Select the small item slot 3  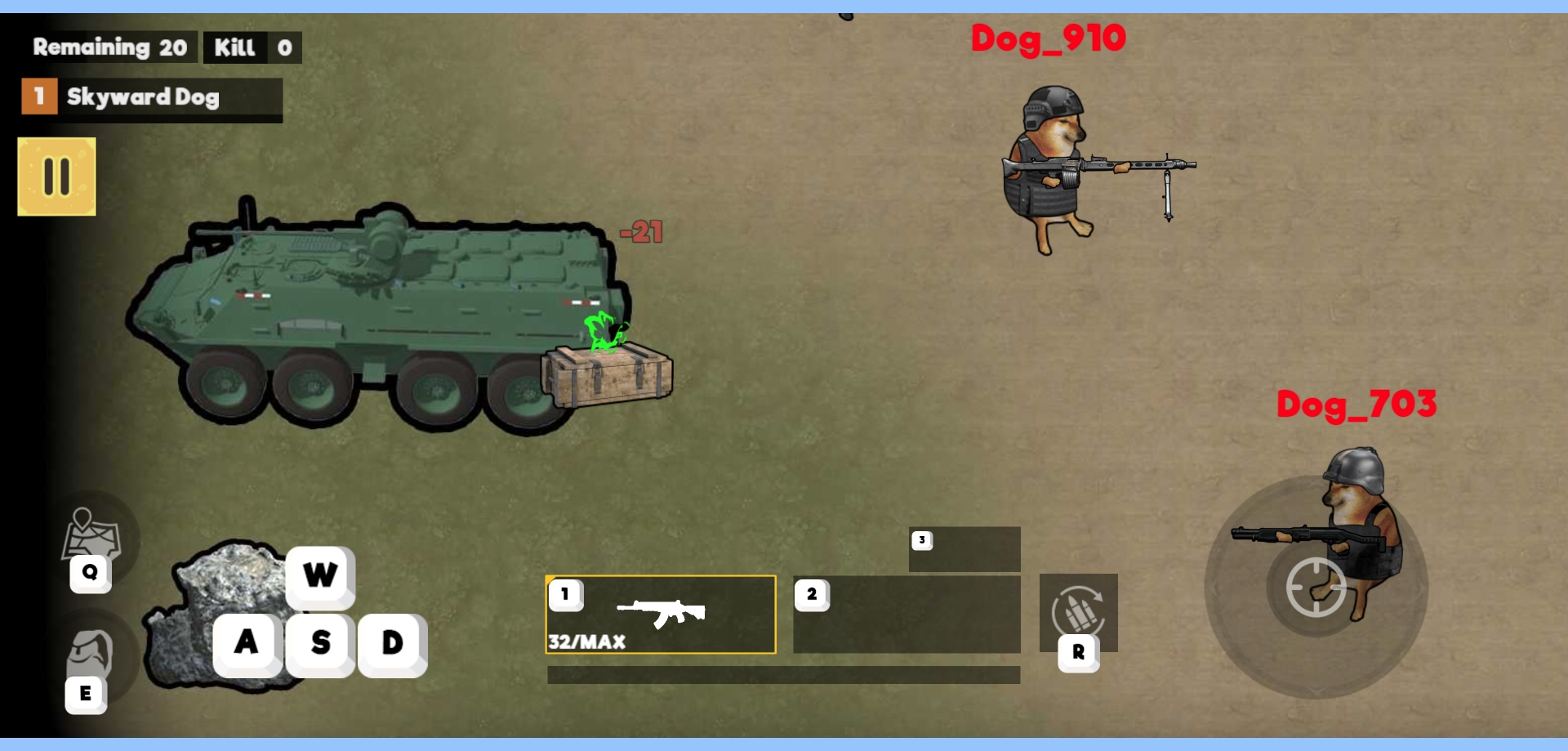point(964,549)
